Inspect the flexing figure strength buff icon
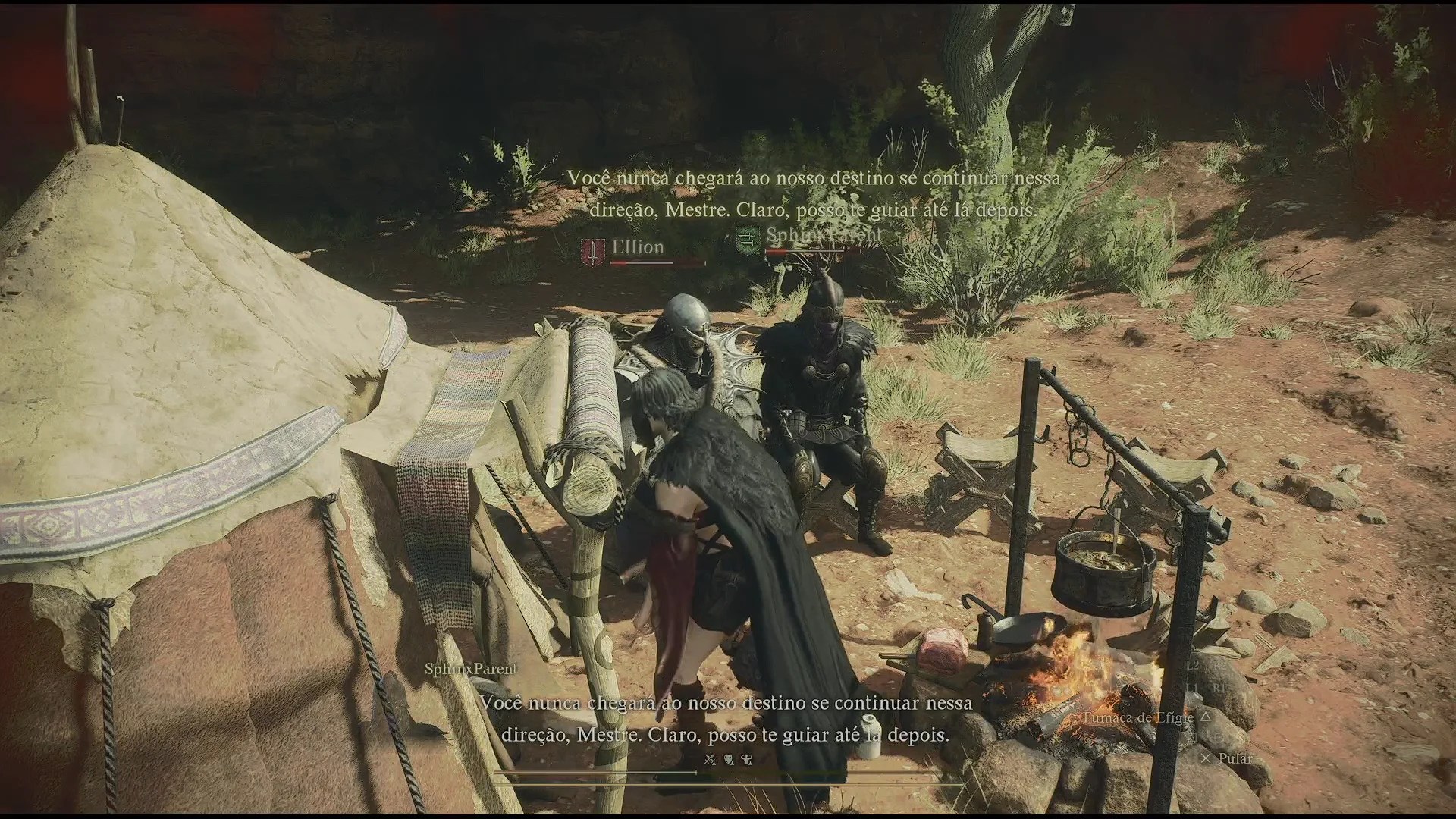This screenshot has height=819, width=1456. pyautogui.click(x=746, y=759)
